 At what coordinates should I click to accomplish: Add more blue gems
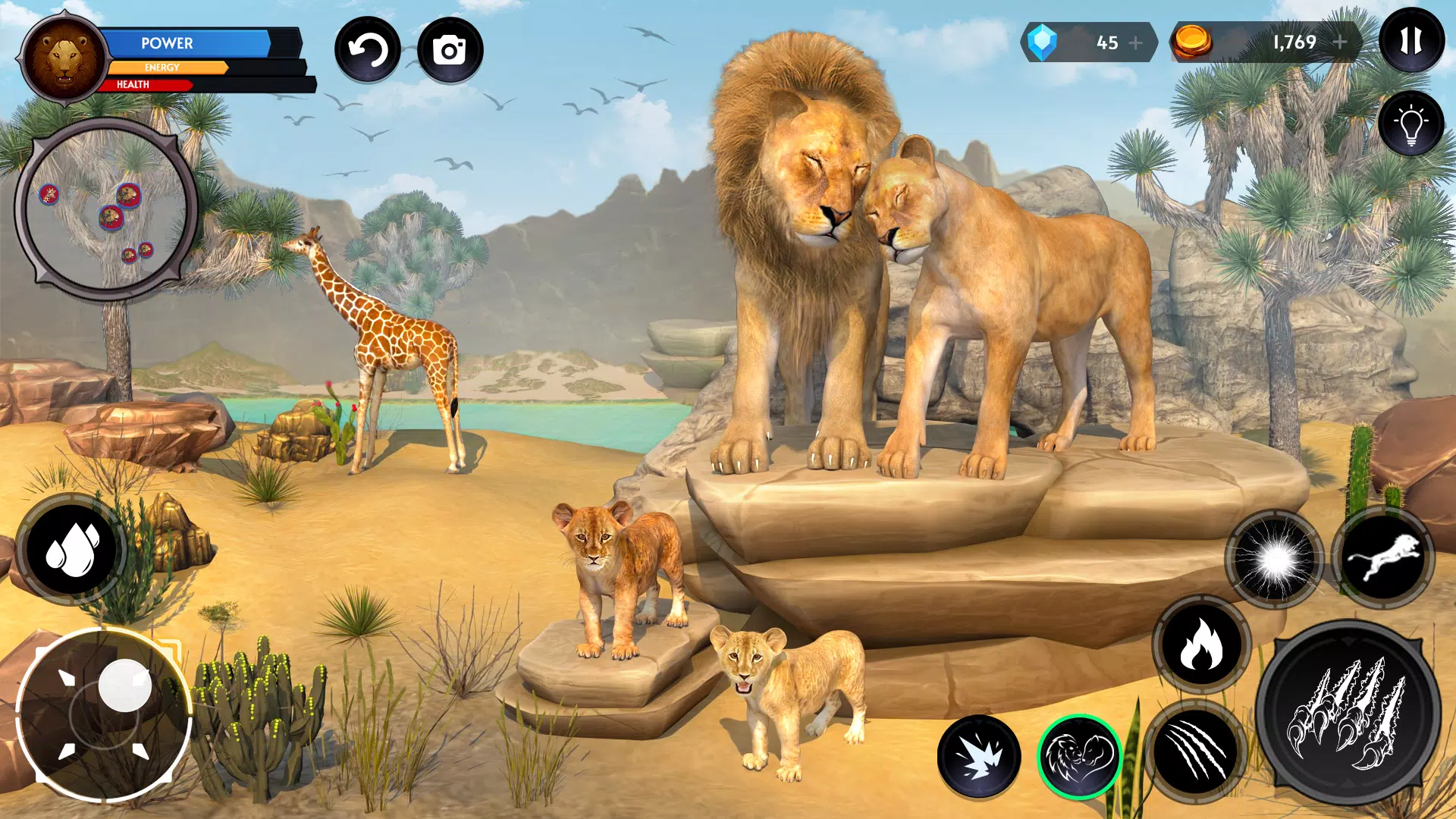(x=1136, y=43)
